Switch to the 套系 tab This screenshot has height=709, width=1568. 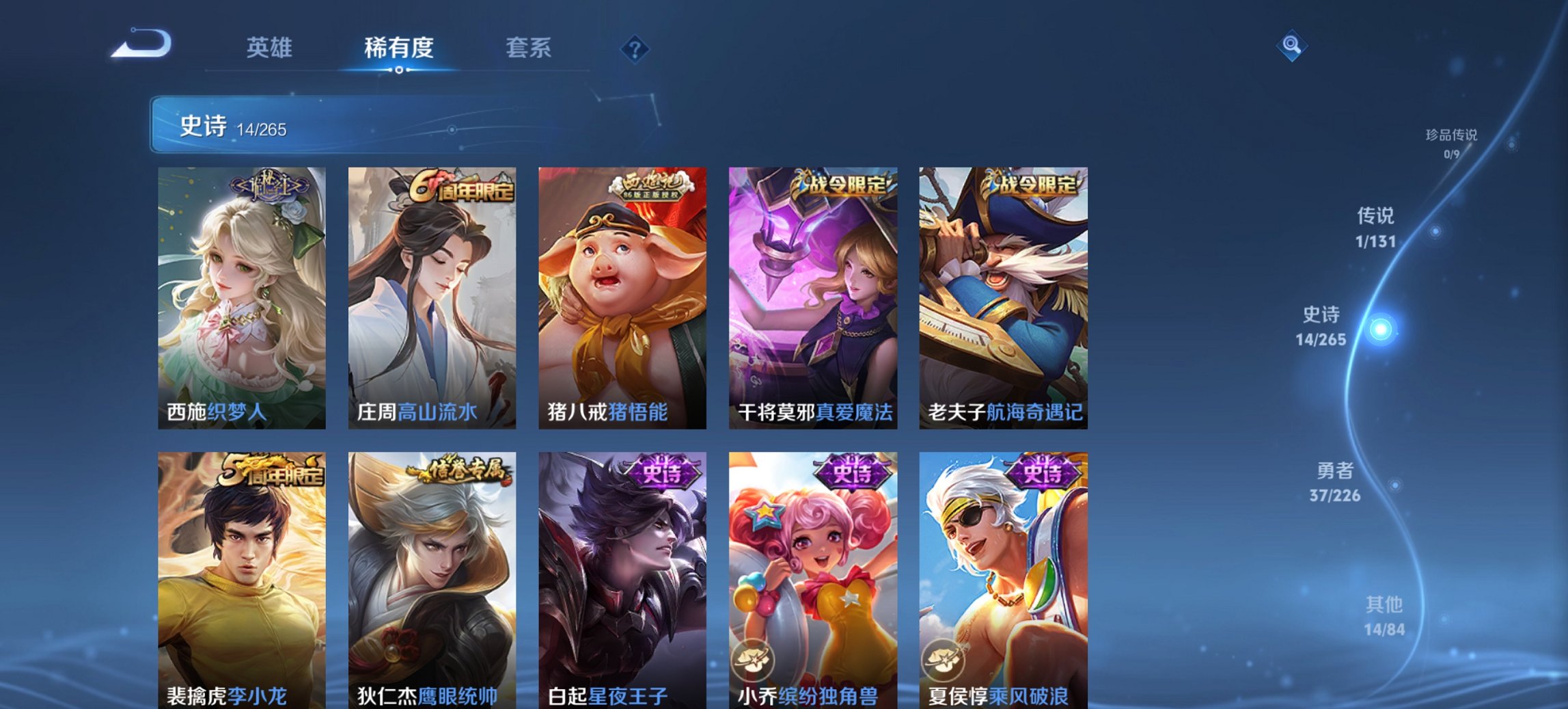pos(527,48)
